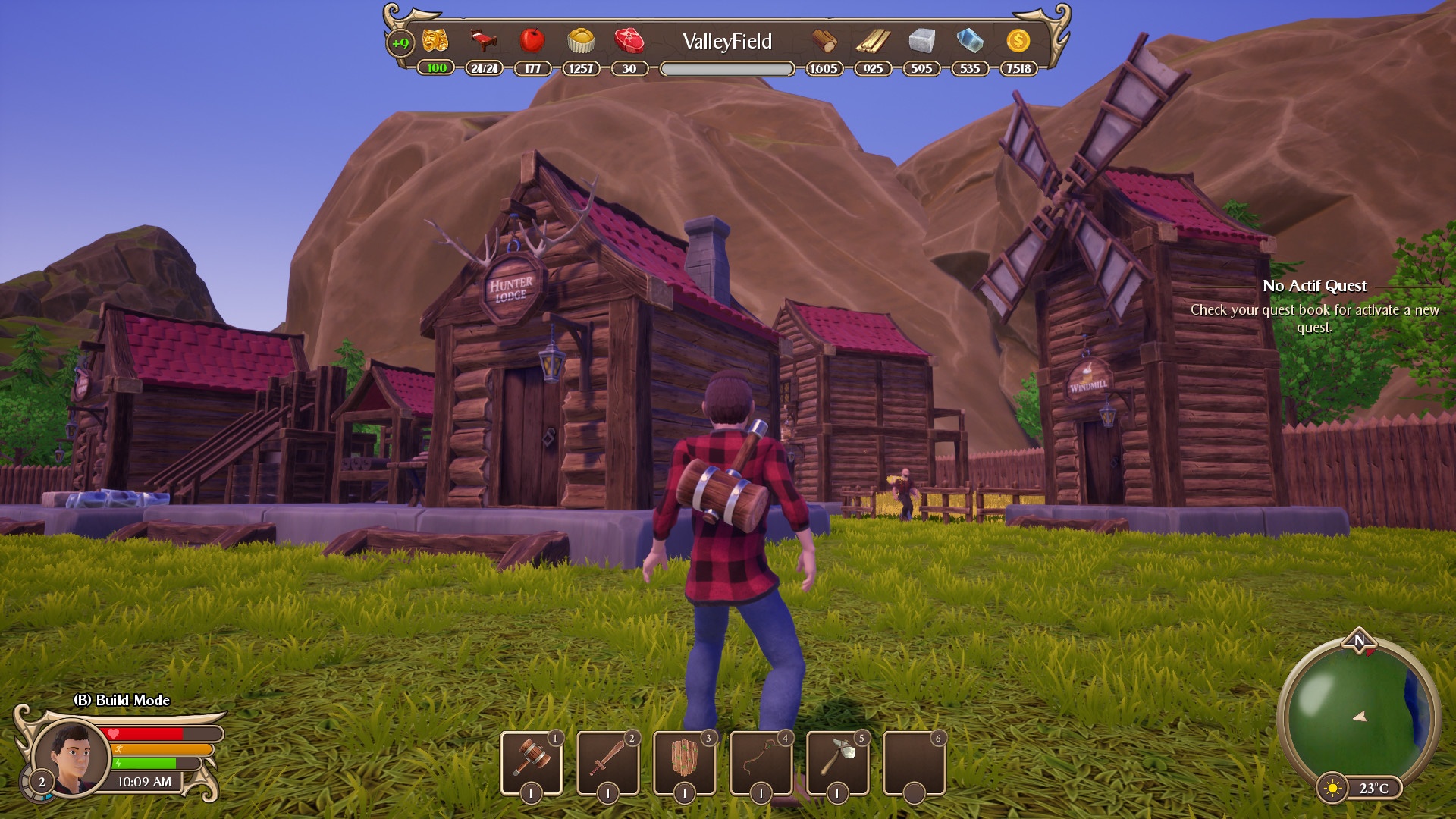Open the player character portrait
The width and height of the screenshot is (1456, 819).
click(x=72, y=757)
